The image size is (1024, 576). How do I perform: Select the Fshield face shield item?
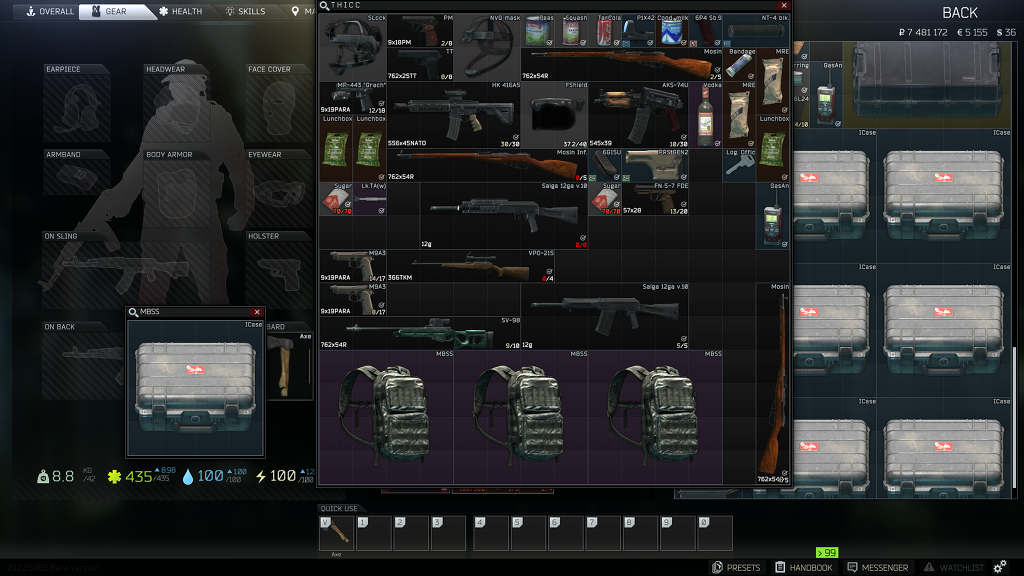(x=554, y=115)
